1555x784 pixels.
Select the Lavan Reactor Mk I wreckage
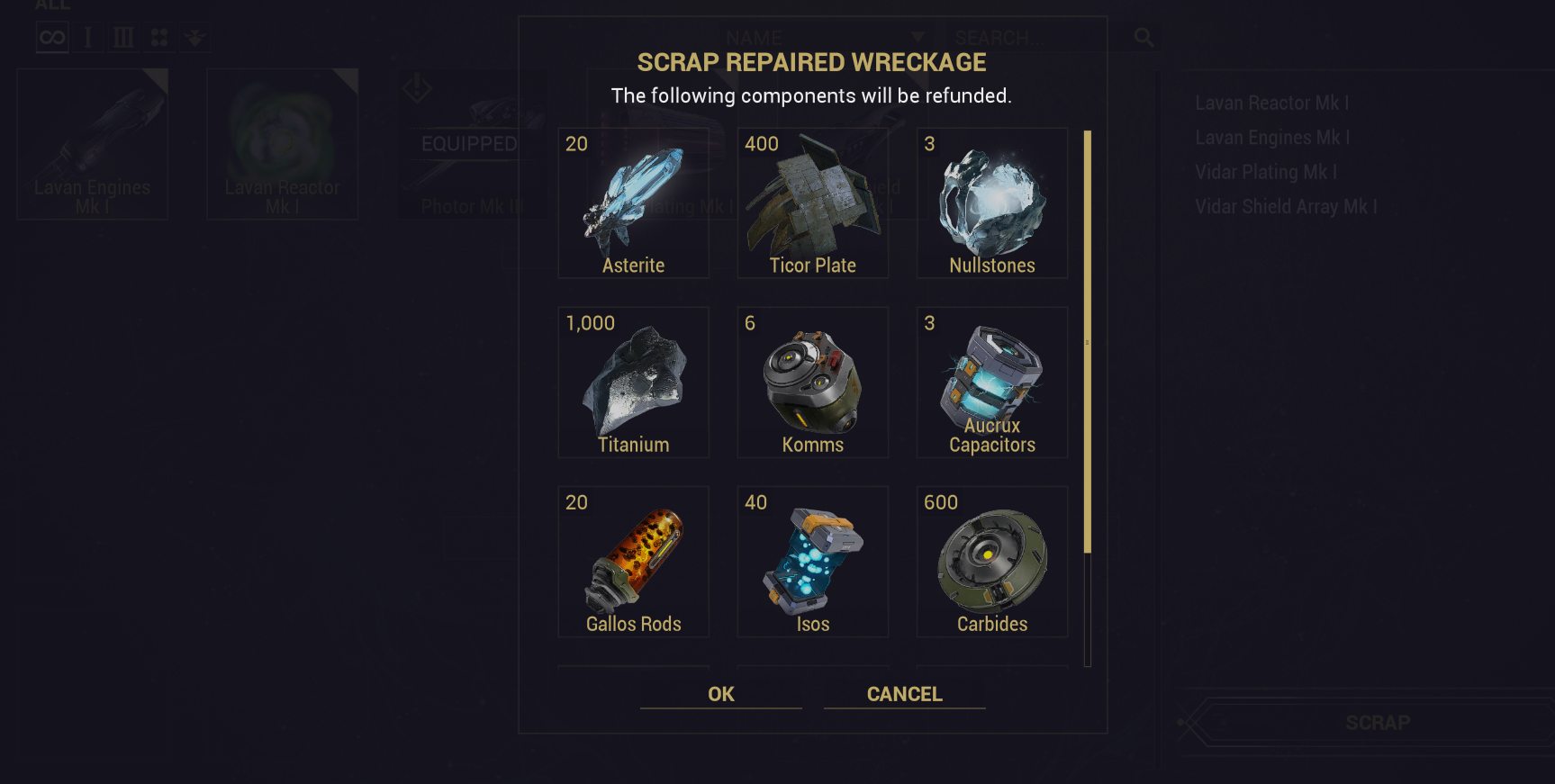click(283, 144)
